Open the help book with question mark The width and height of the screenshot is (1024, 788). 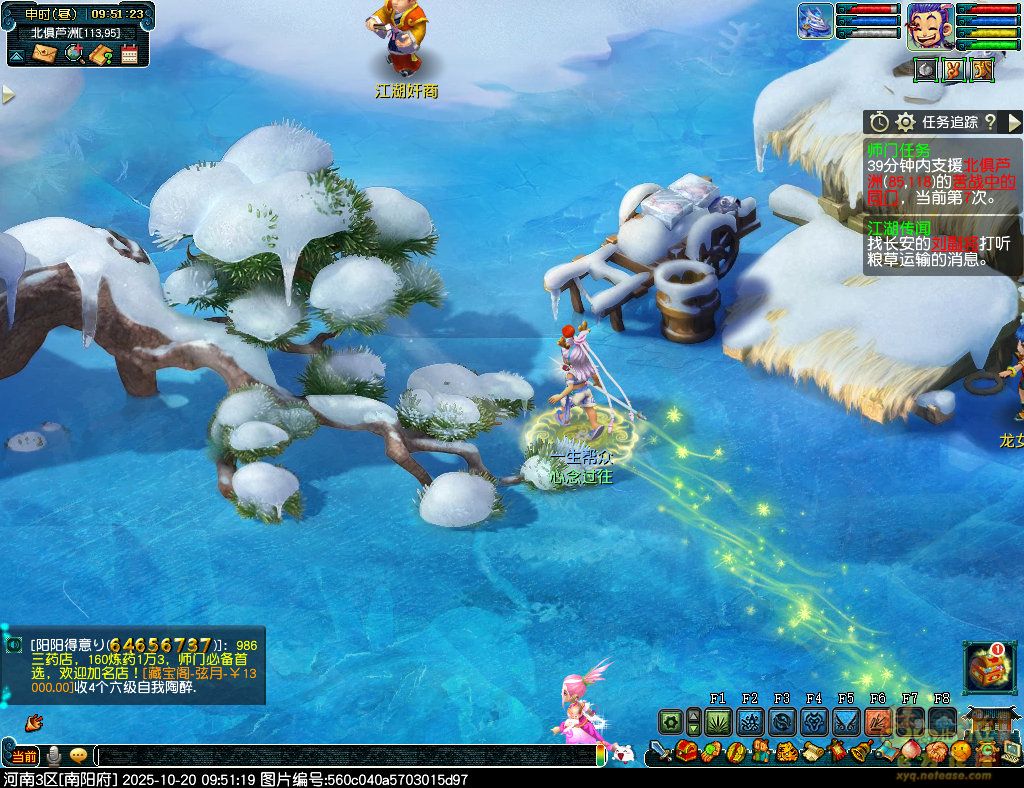101,54
